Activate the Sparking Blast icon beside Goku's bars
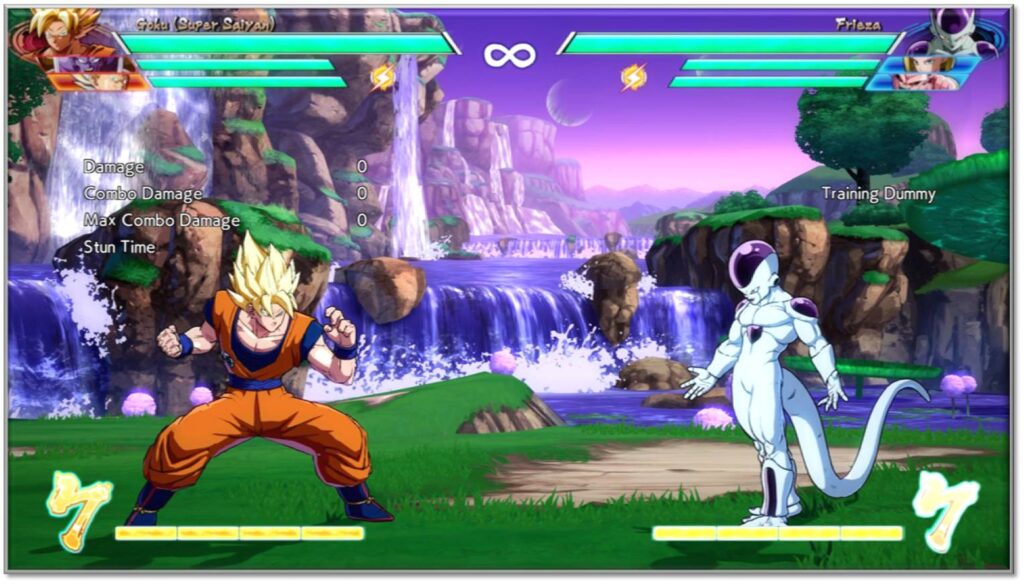This screenshot has width=1024, height=584. [383, 76]
